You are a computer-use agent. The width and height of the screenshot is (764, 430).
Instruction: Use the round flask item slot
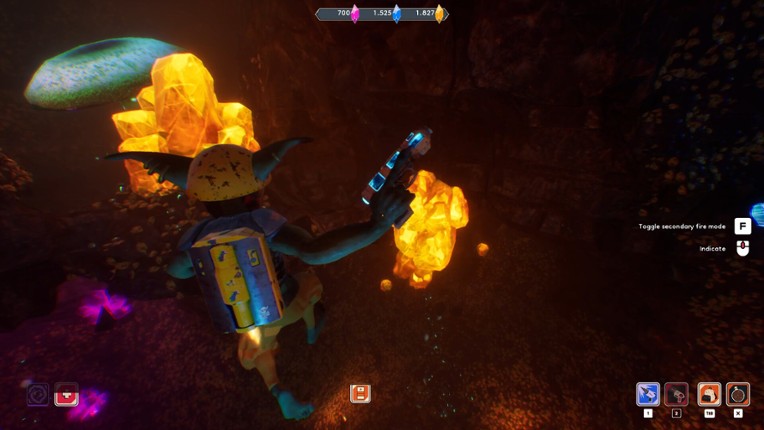click(x=738, y=394)
